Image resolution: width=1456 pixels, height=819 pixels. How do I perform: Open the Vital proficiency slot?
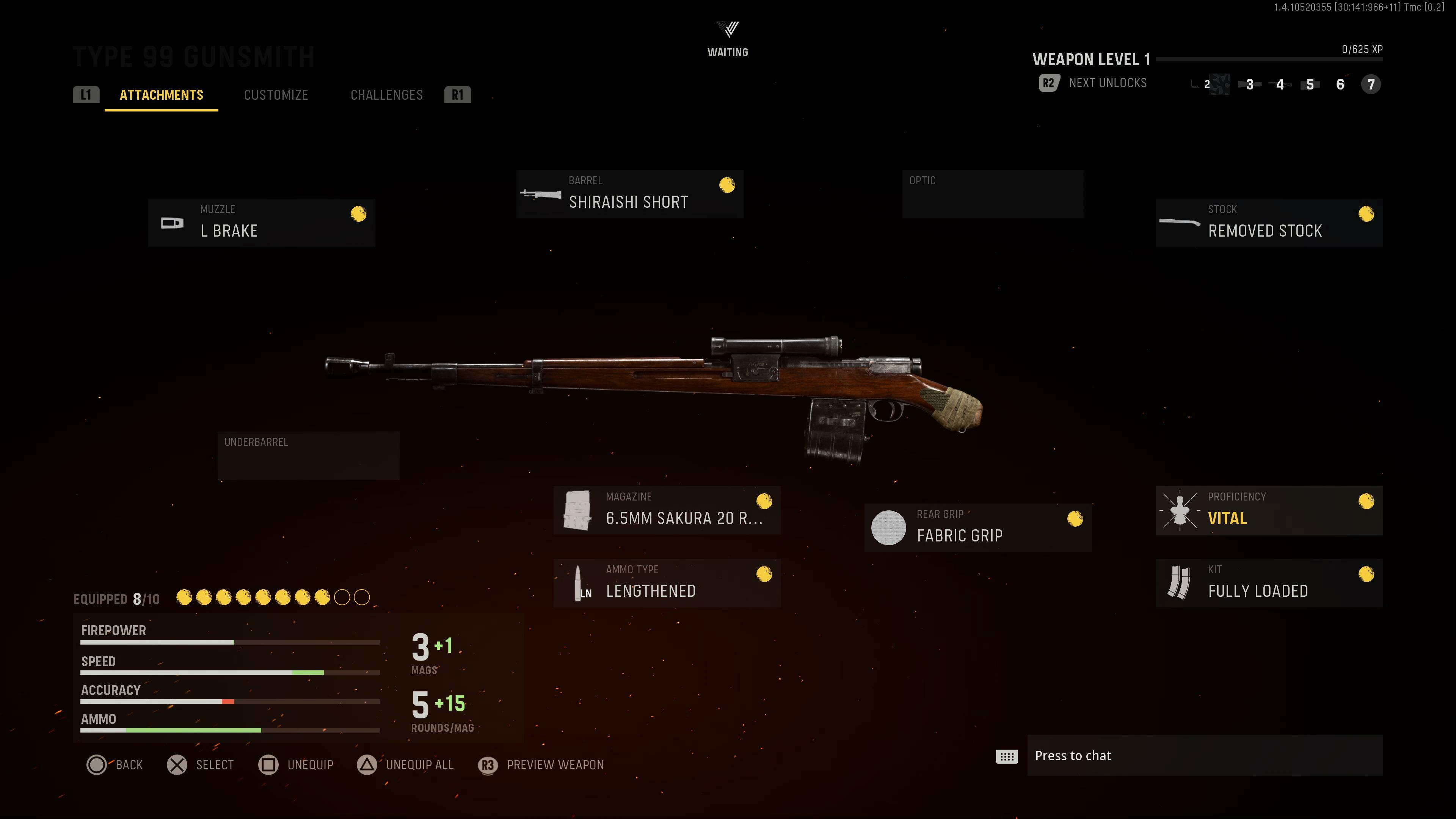[x=1269, y=510]
